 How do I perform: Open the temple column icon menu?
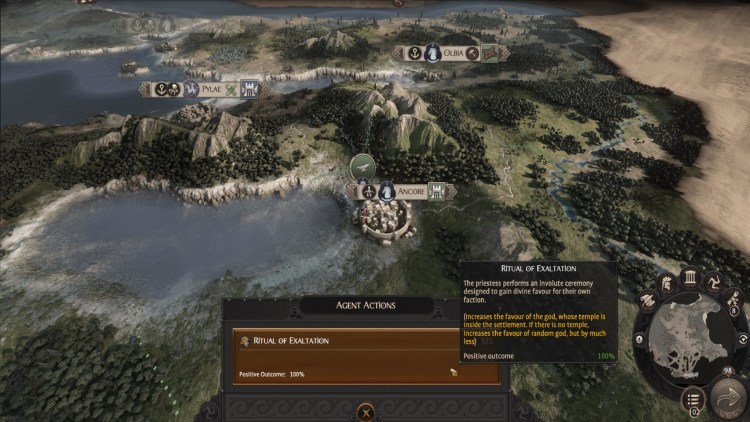(689, 278)
